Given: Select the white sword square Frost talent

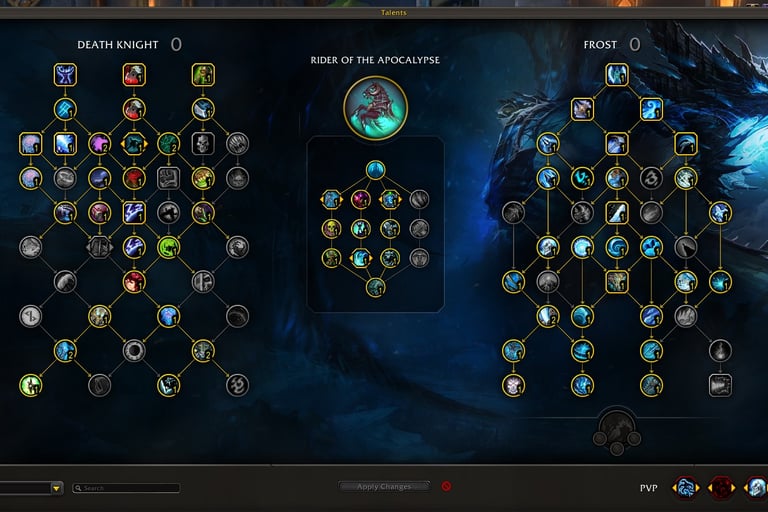Looking at the screenshot, I should pos(616,212).
